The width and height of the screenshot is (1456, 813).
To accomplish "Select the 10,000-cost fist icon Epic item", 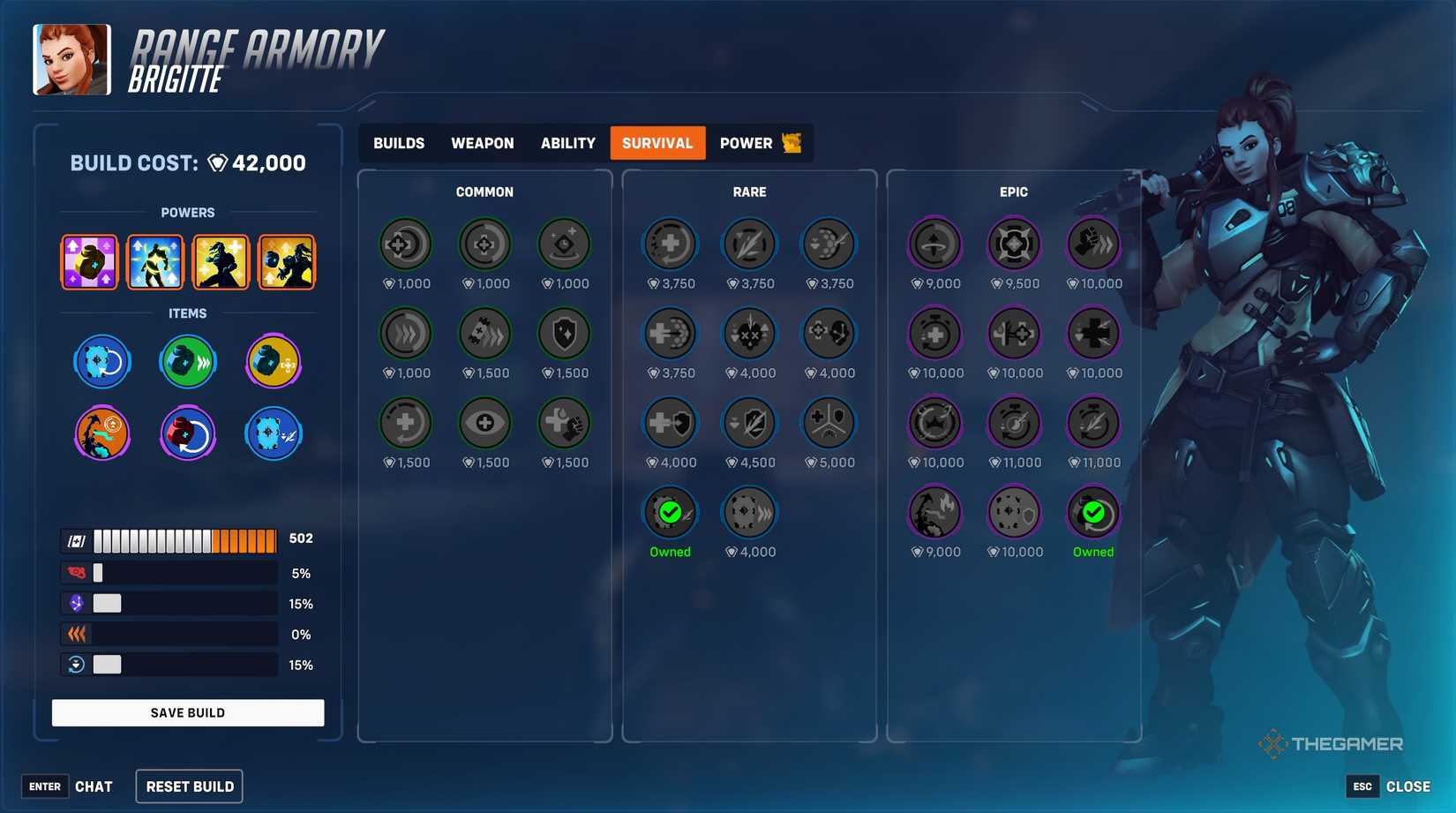I will pos(1093,244).
